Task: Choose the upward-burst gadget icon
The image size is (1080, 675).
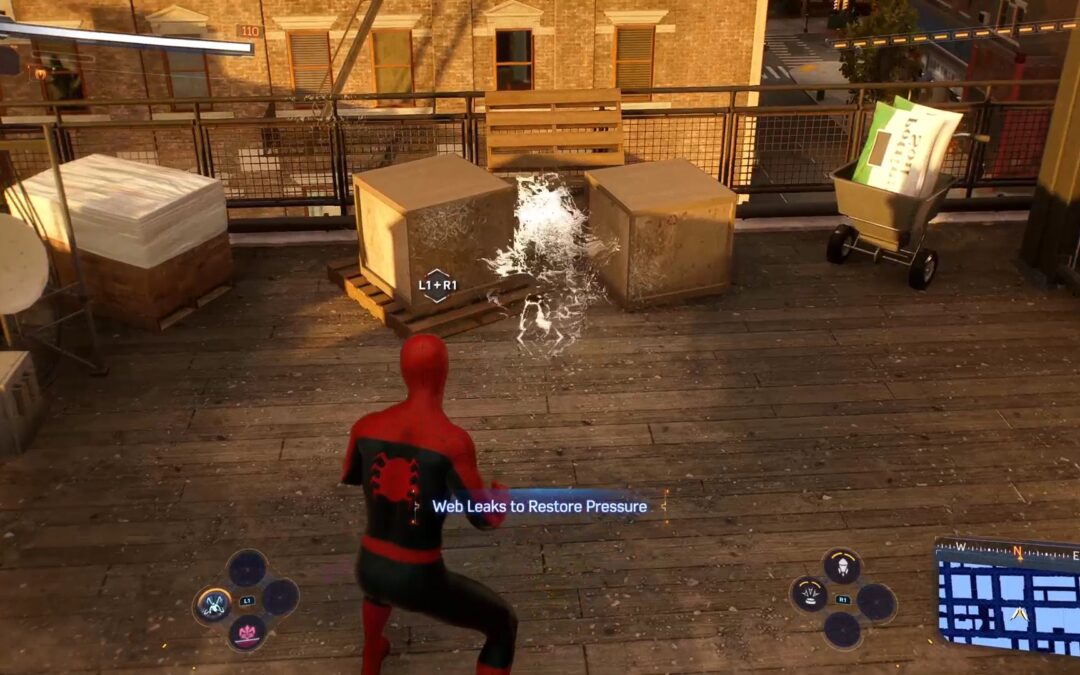Action: [x=809, y=594]
